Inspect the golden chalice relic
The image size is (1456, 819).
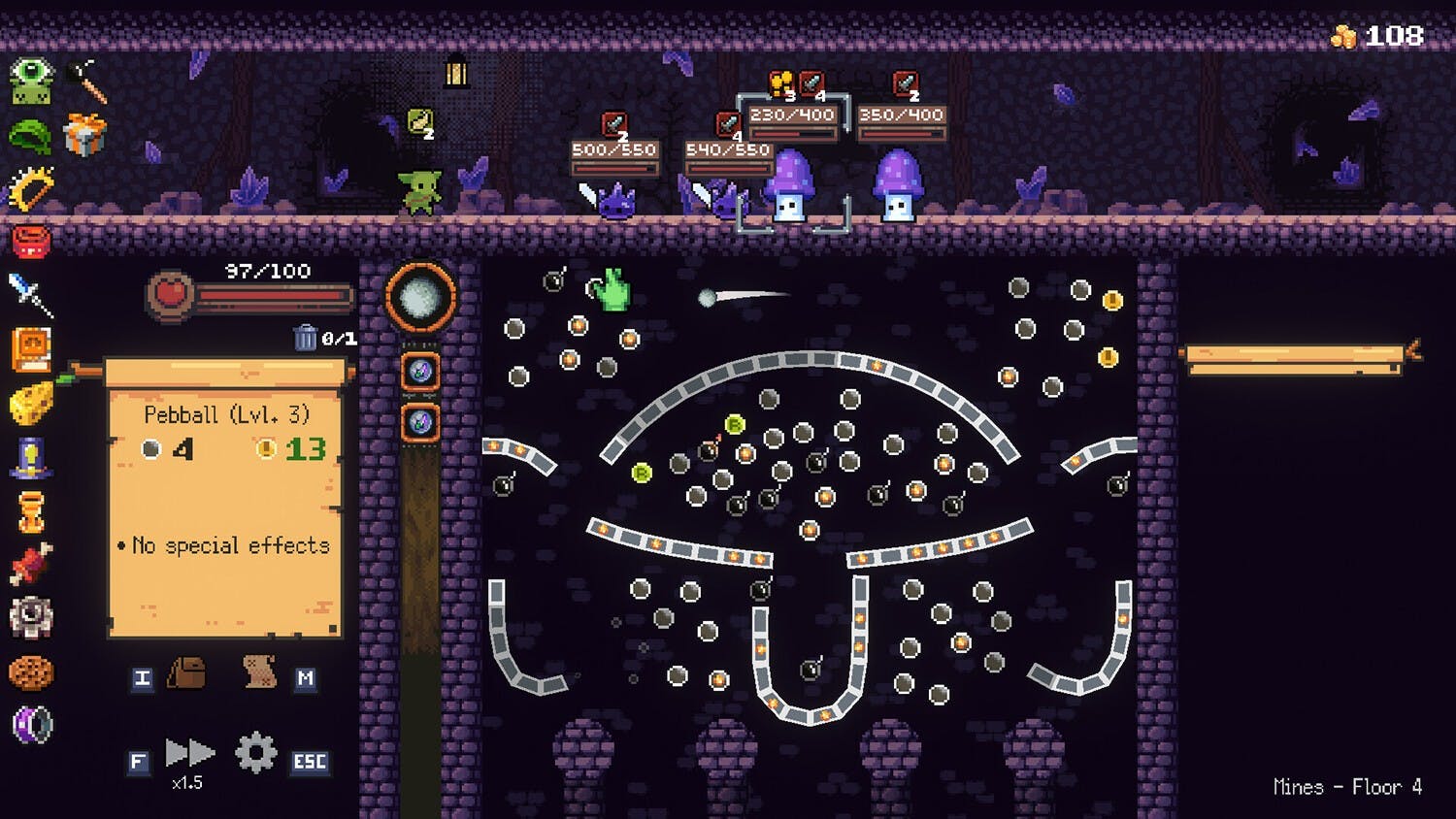point(30,510)
